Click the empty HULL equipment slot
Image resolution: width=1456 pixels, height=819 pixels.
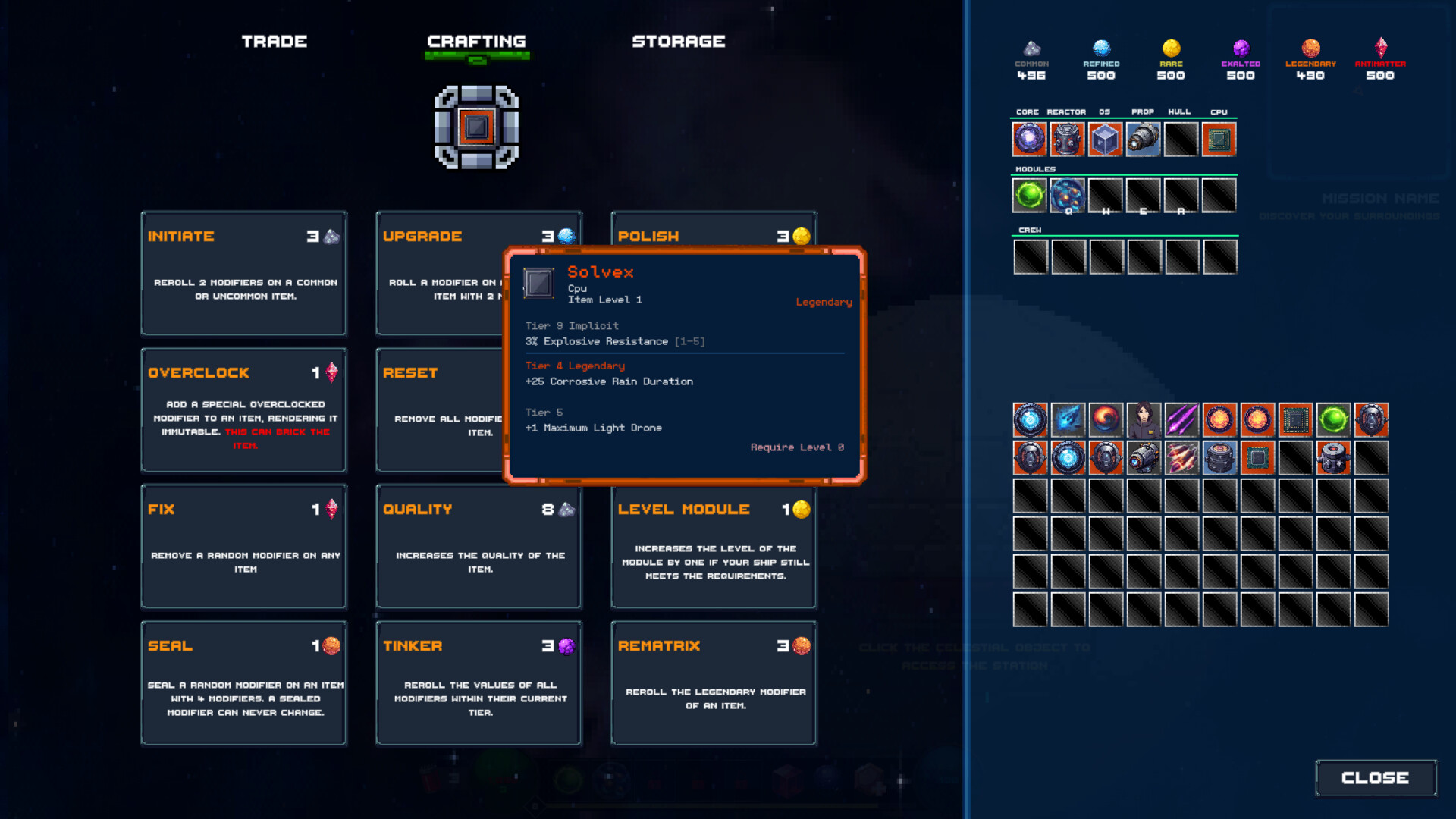click(1181, 139)
